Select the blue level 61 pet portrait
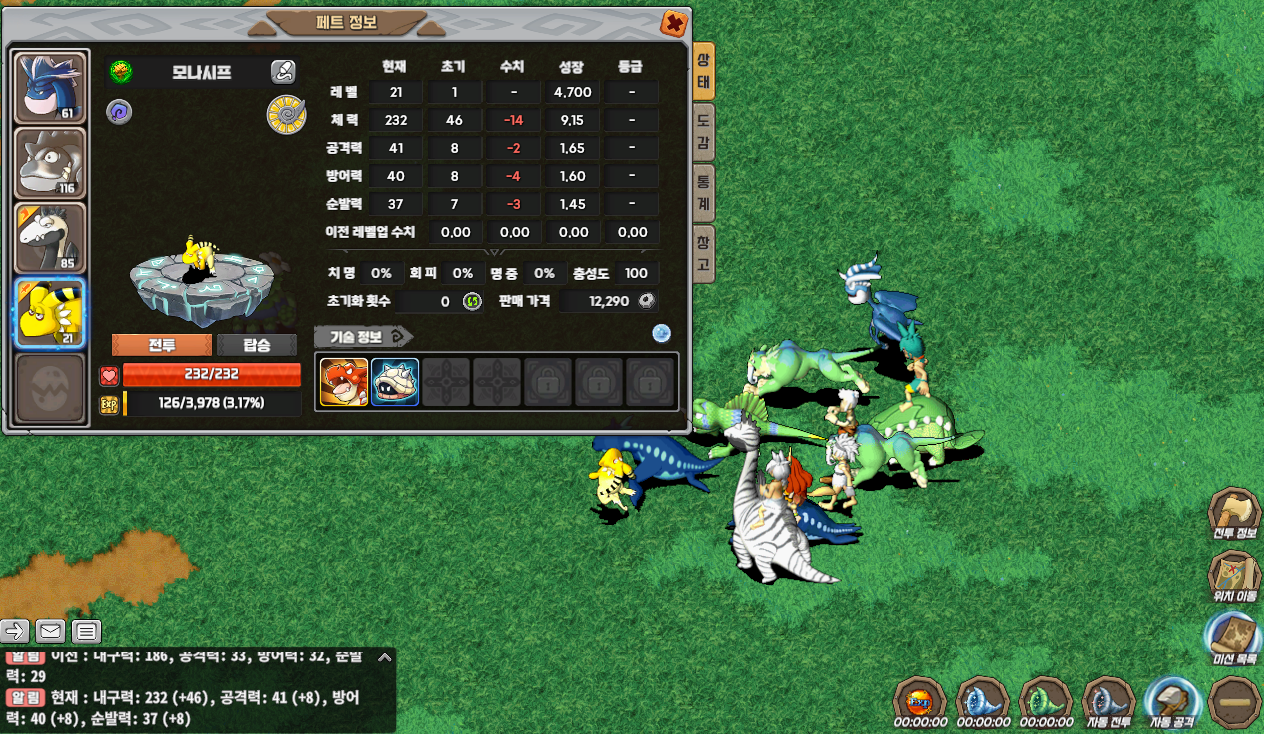1264x734 pixels. click(50, 88)
